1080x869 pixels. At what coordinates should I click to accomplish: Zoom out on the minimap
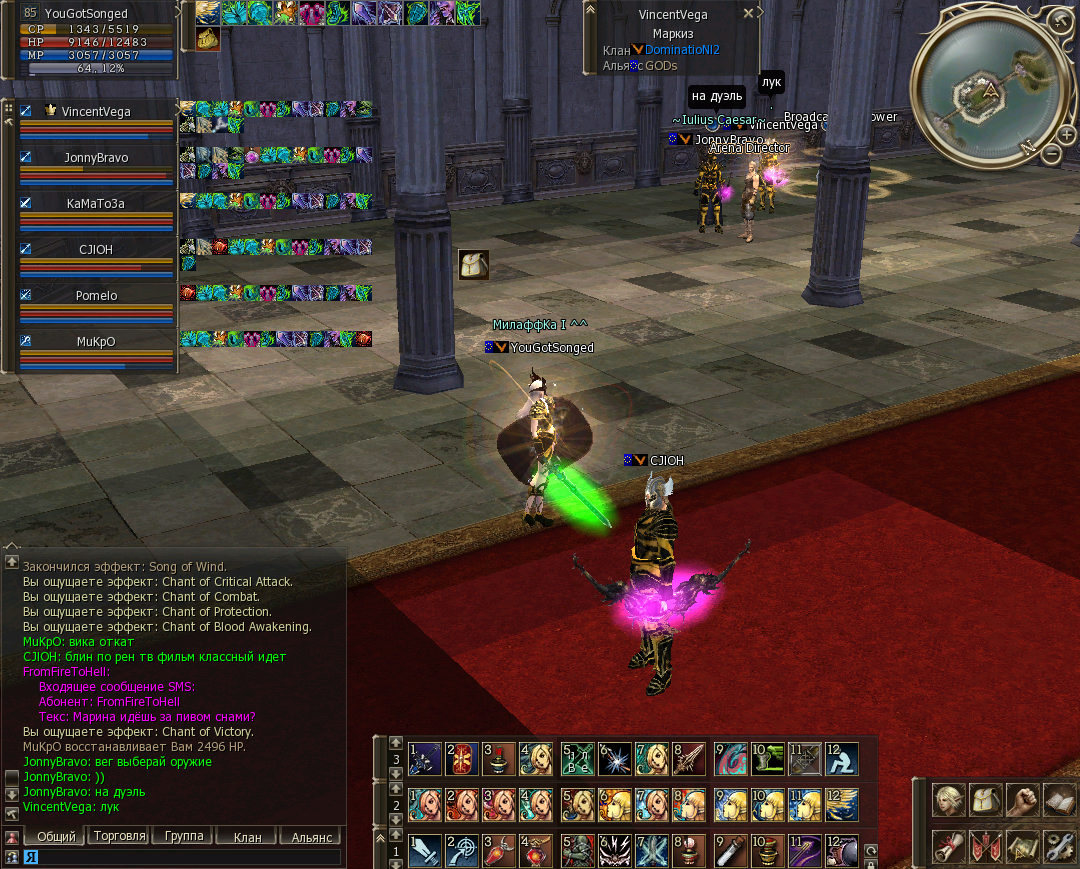click(1052, 154)
